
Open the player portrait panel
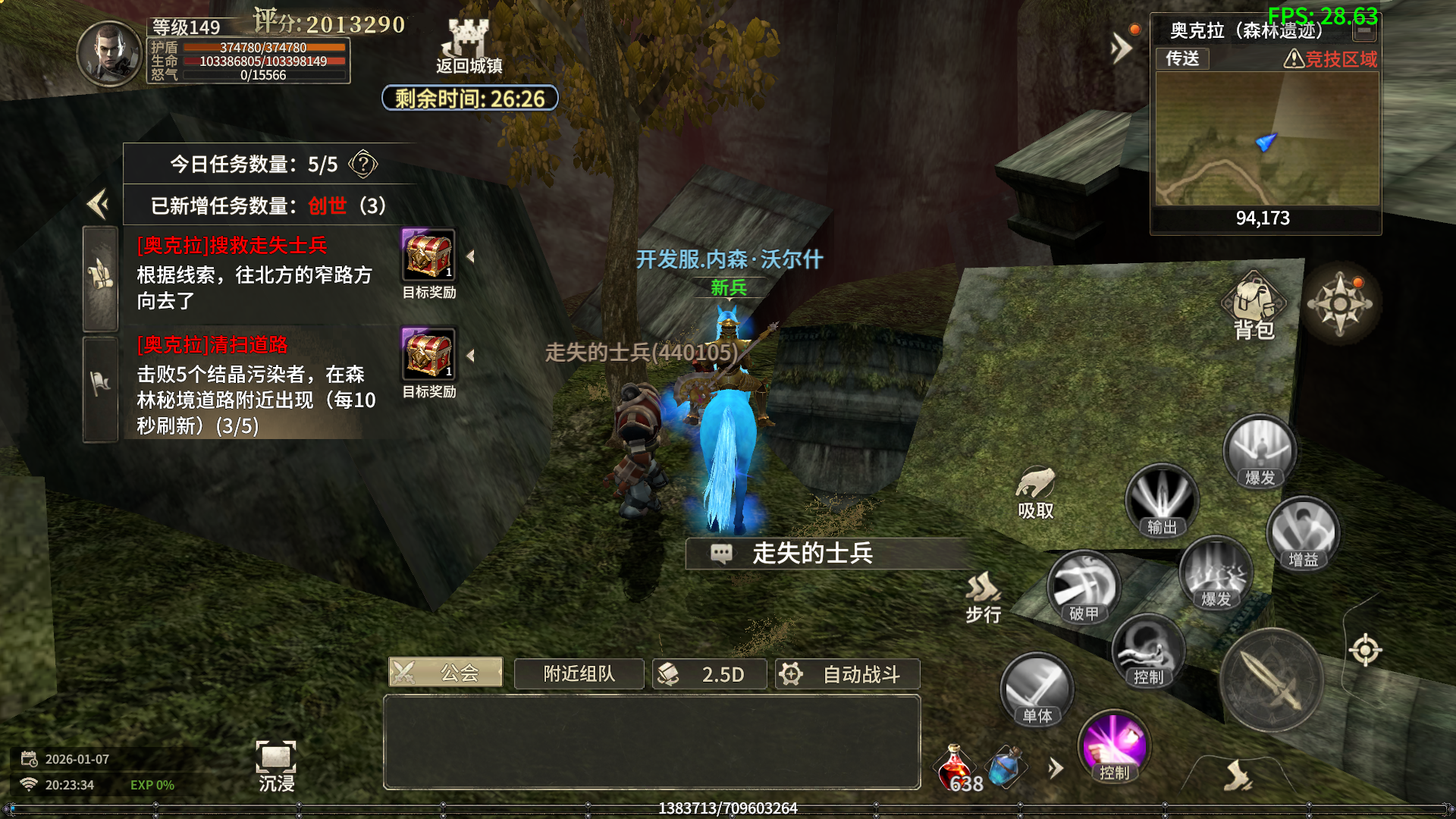(109, 53)
